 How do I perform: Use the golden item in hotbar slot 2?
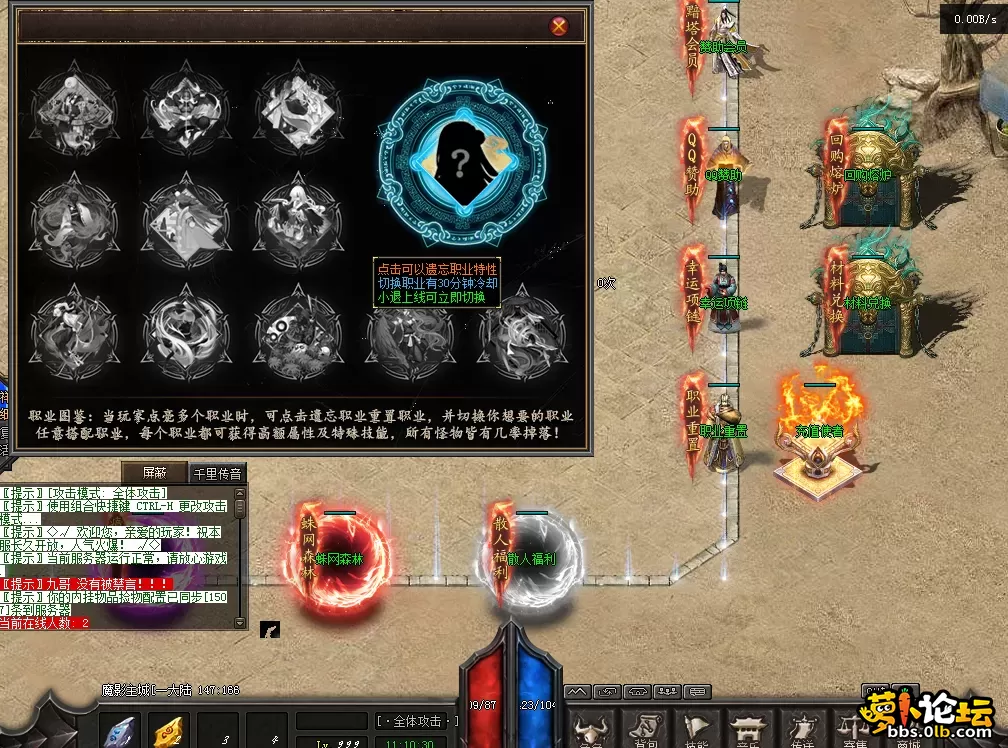click(170, 732)
